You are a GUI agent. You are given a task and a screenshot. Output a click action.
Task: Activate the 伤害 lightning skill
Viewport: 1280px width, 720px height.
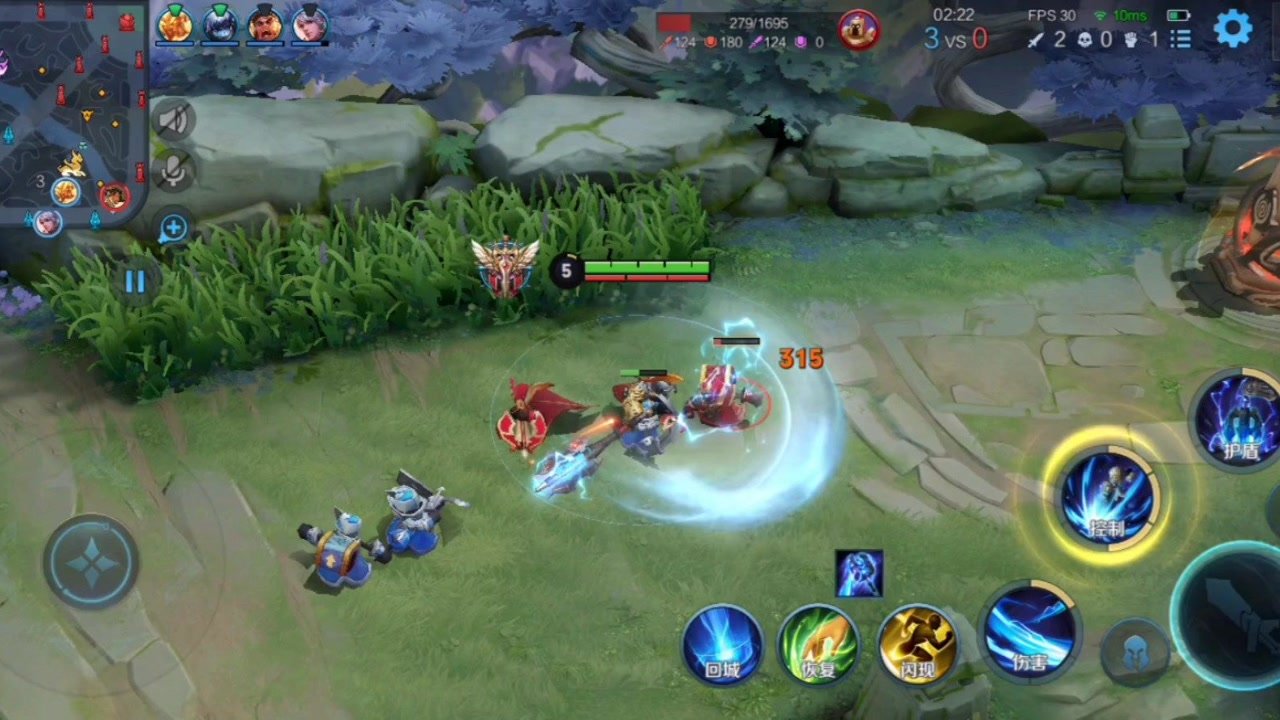(1030, 631)
